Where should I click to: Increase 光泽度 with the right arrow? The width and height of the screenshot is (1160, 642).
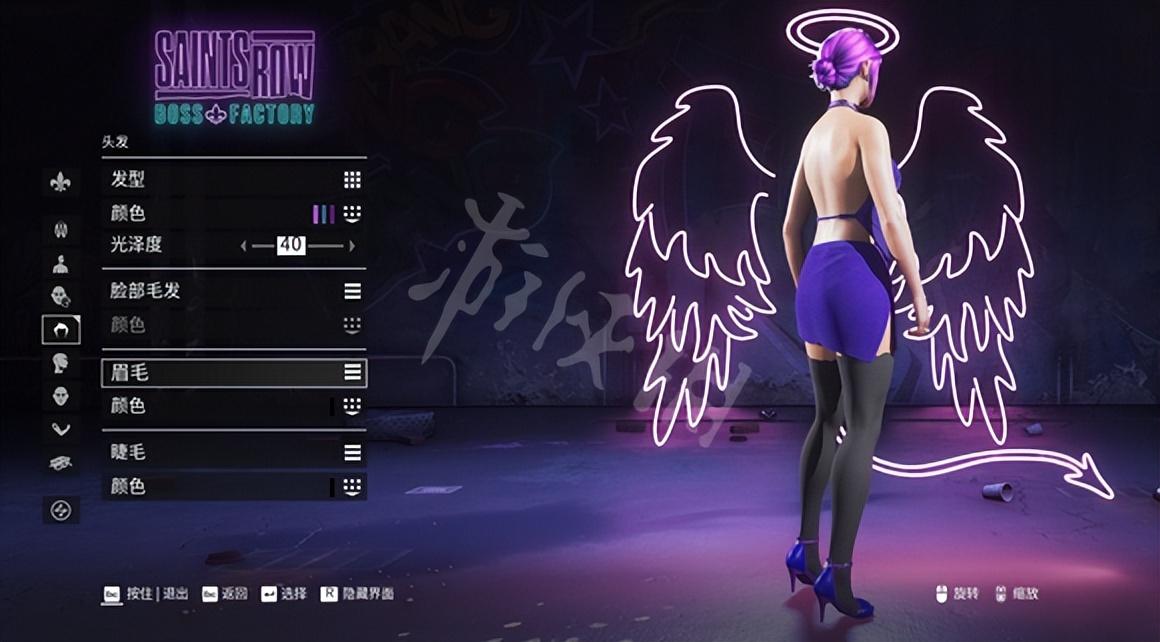point(352,246)
